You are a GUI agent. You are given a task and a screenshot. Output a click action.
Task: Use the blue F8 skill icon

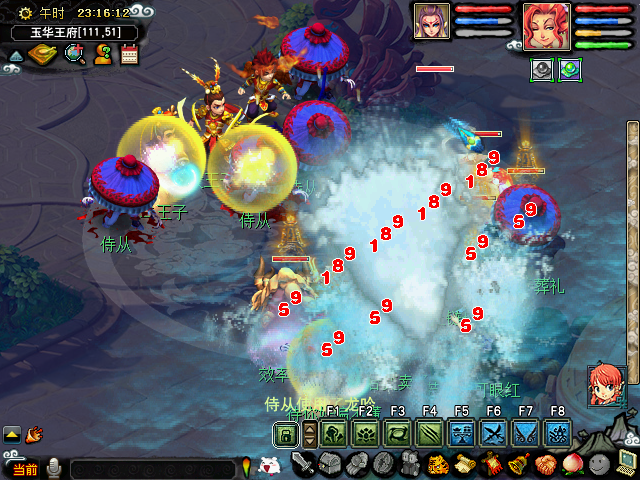coord(558,434)
